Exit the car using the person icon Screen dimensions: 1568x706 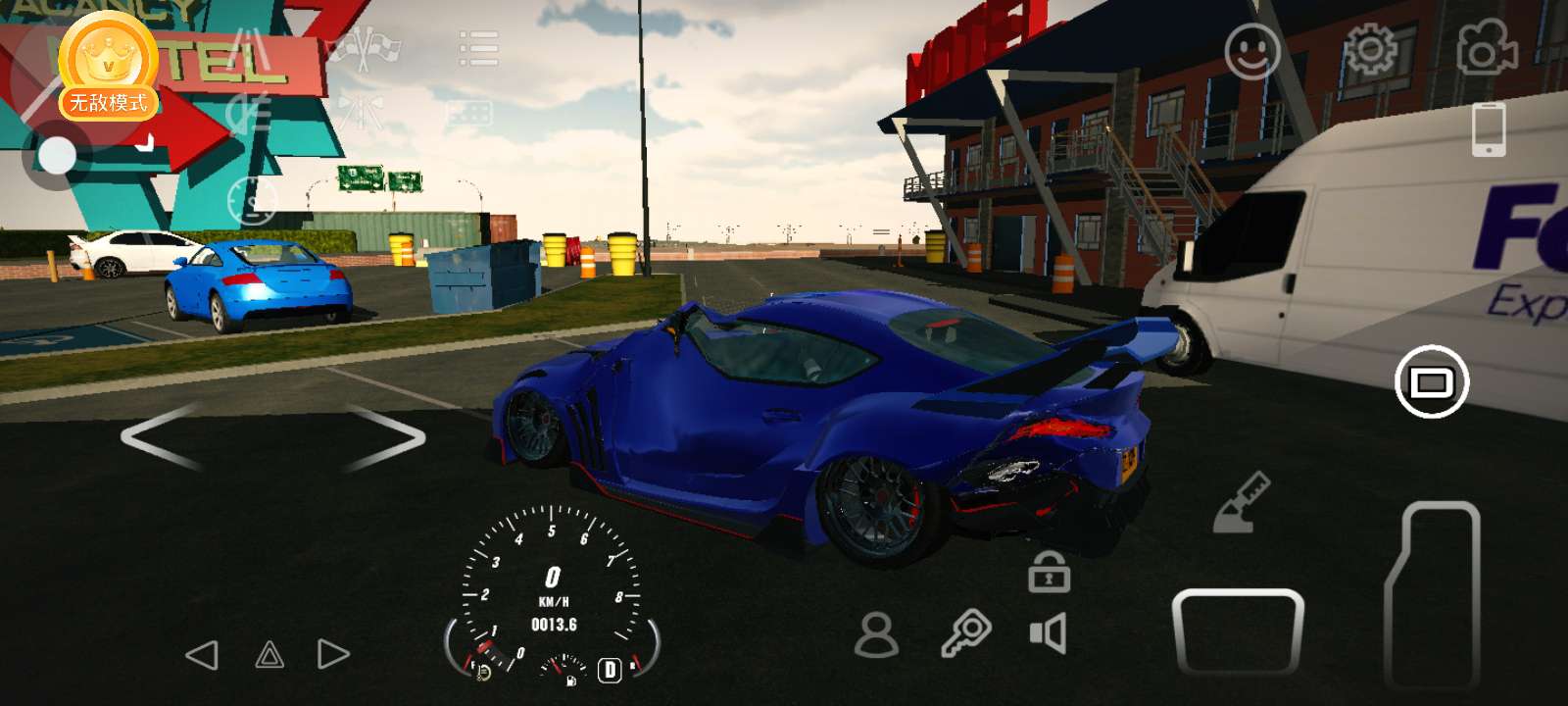876,634
